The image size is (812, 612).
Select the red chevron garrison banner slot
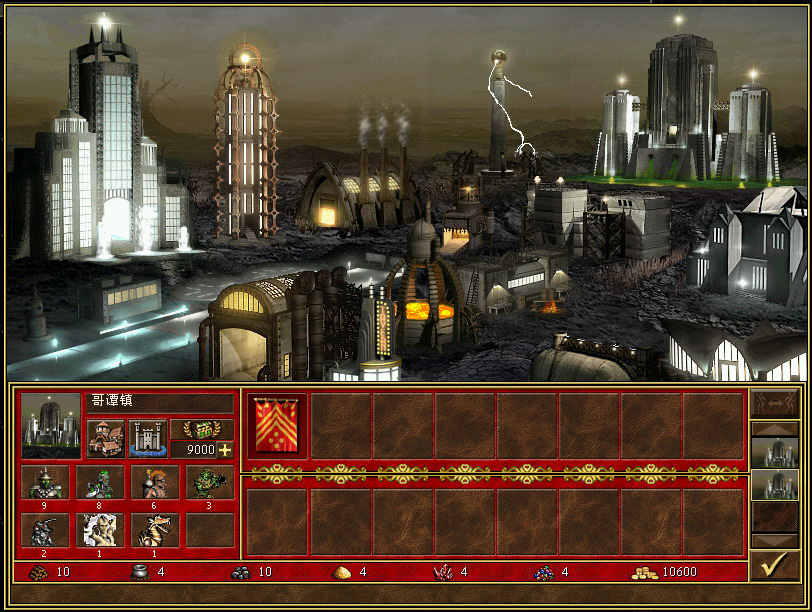click(277, 425)
